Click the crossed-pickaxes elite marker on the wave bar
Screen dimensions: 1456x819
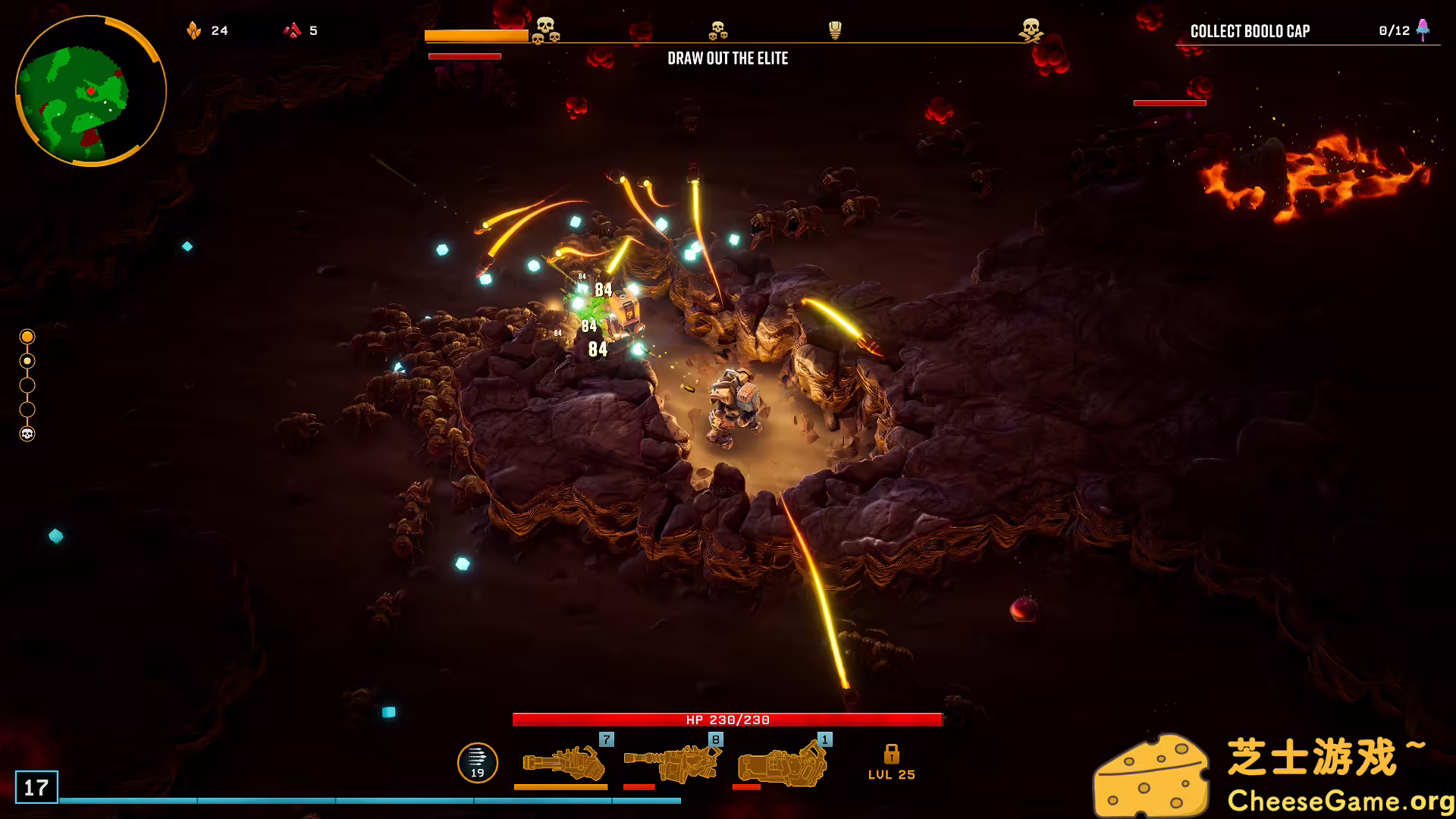1031,30
